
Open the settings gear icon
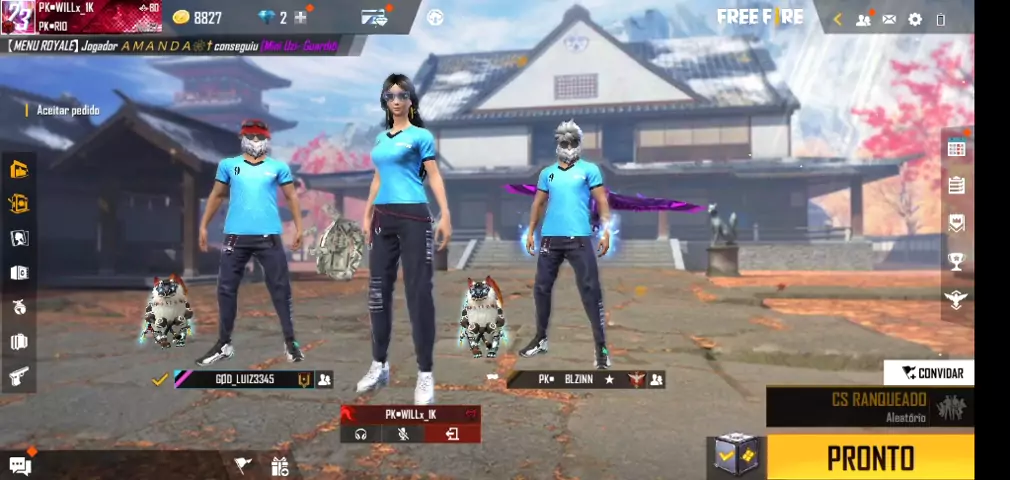click(x=915, y=19)
